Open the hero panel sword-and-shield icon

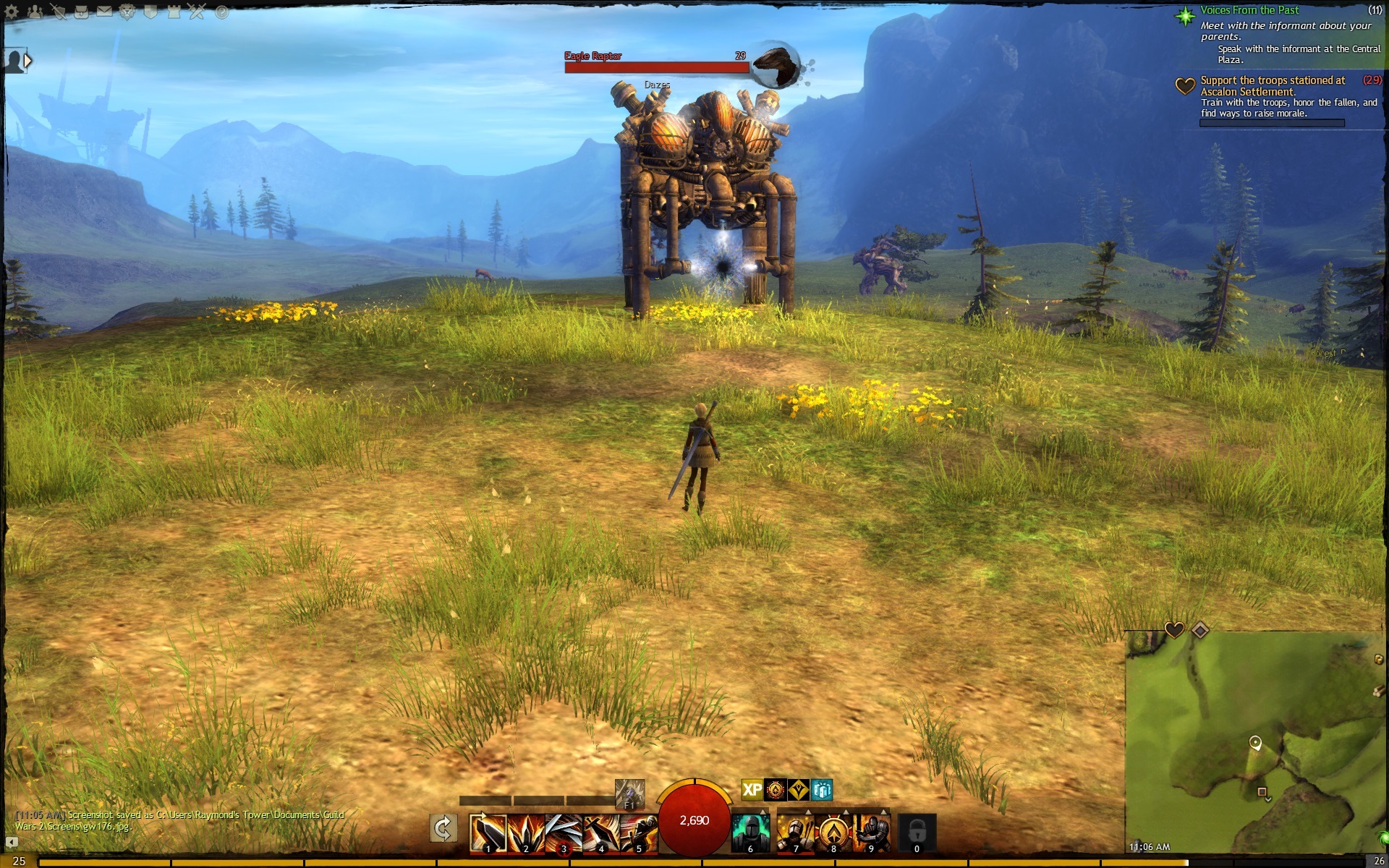click(x=58, y=12)
